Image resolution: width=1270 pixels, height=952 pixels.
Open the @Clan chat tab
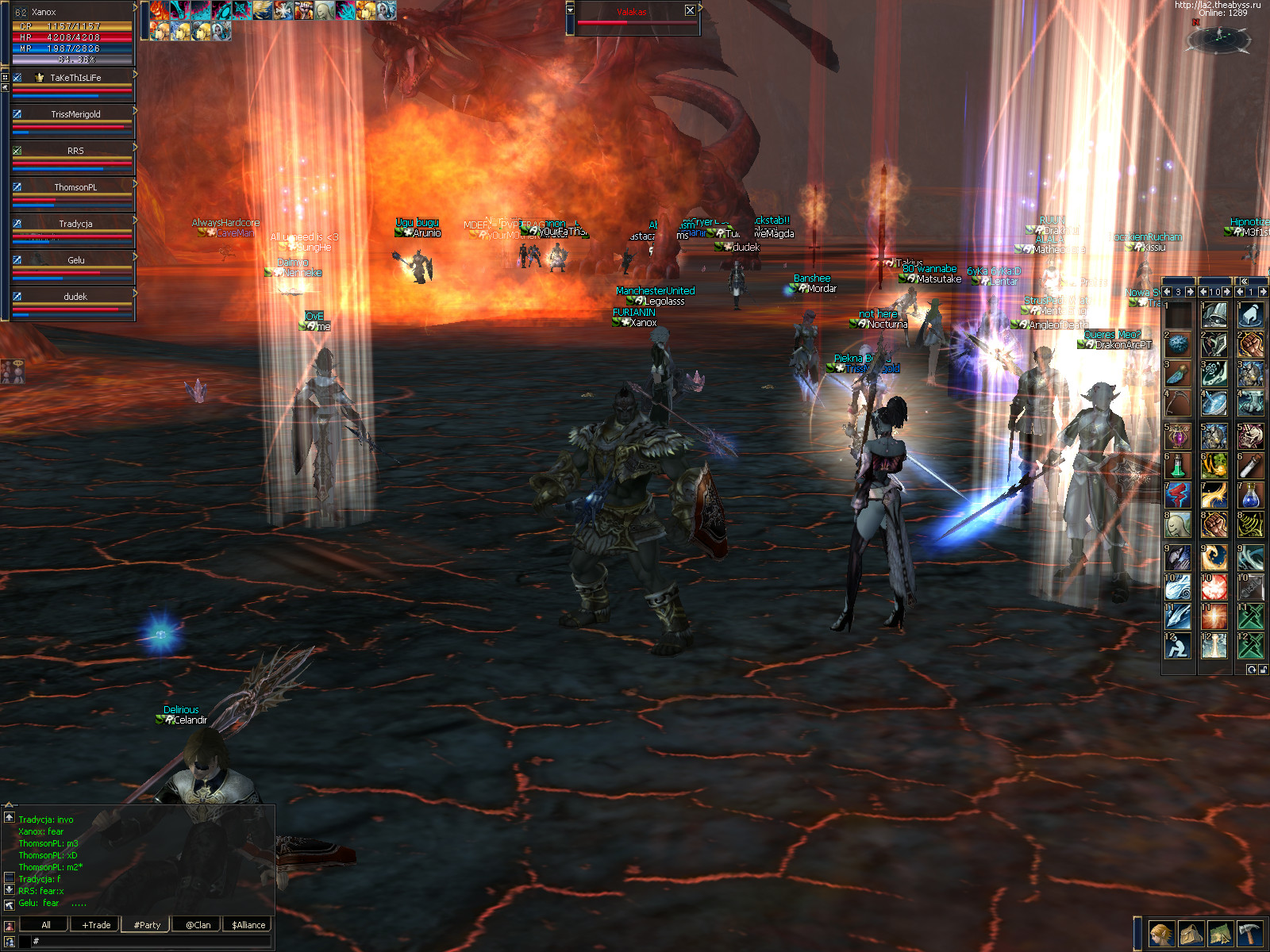[198, 925]
